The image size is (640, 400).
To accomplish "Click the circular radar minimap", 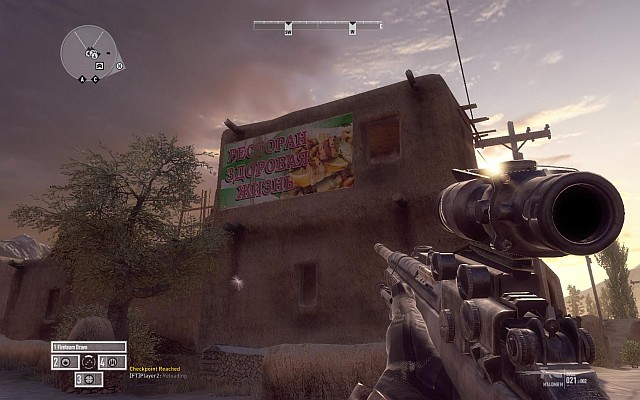I will [x=89, y=52].
